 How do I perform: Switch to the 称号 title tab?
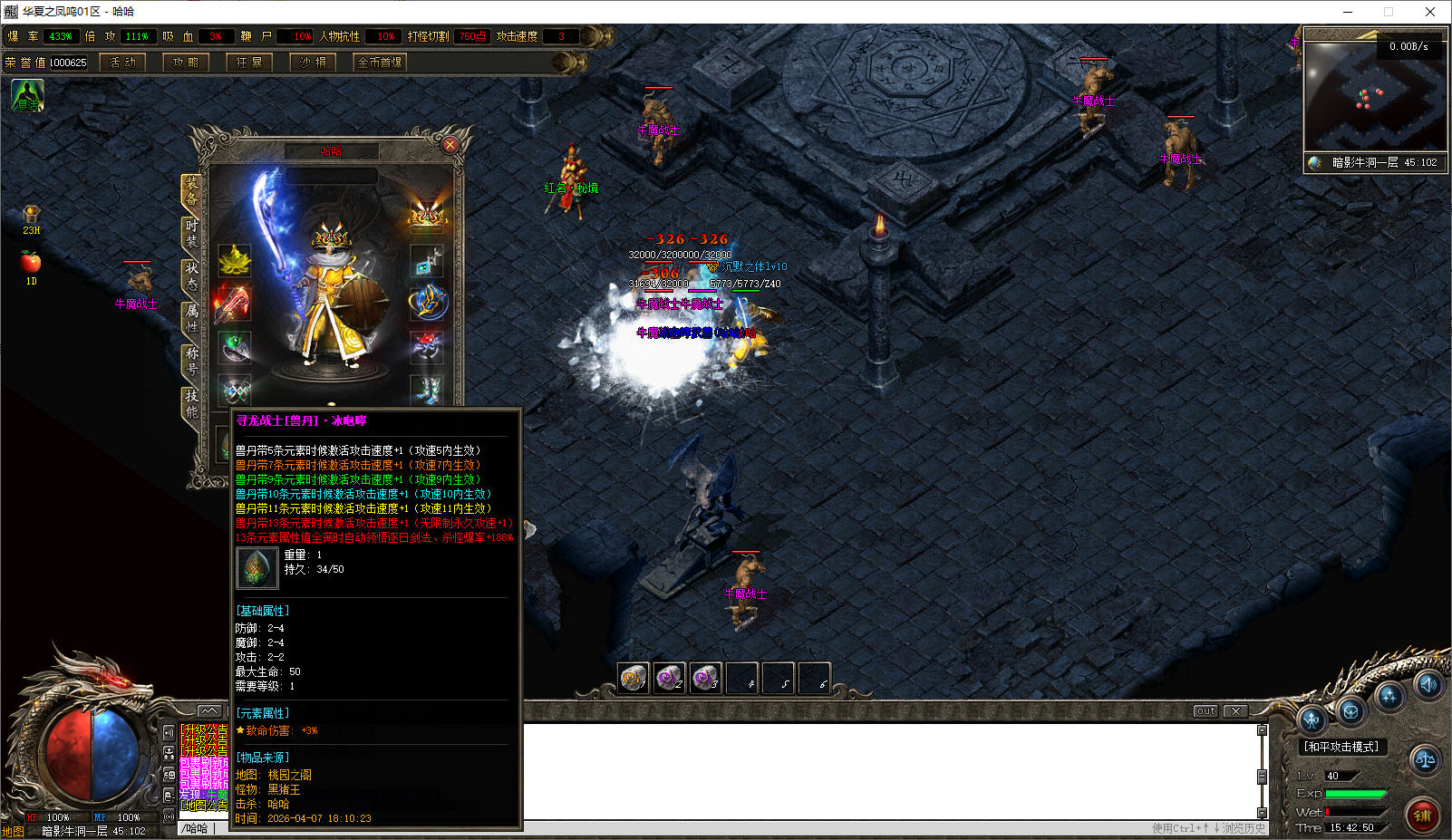coord(191,361)
